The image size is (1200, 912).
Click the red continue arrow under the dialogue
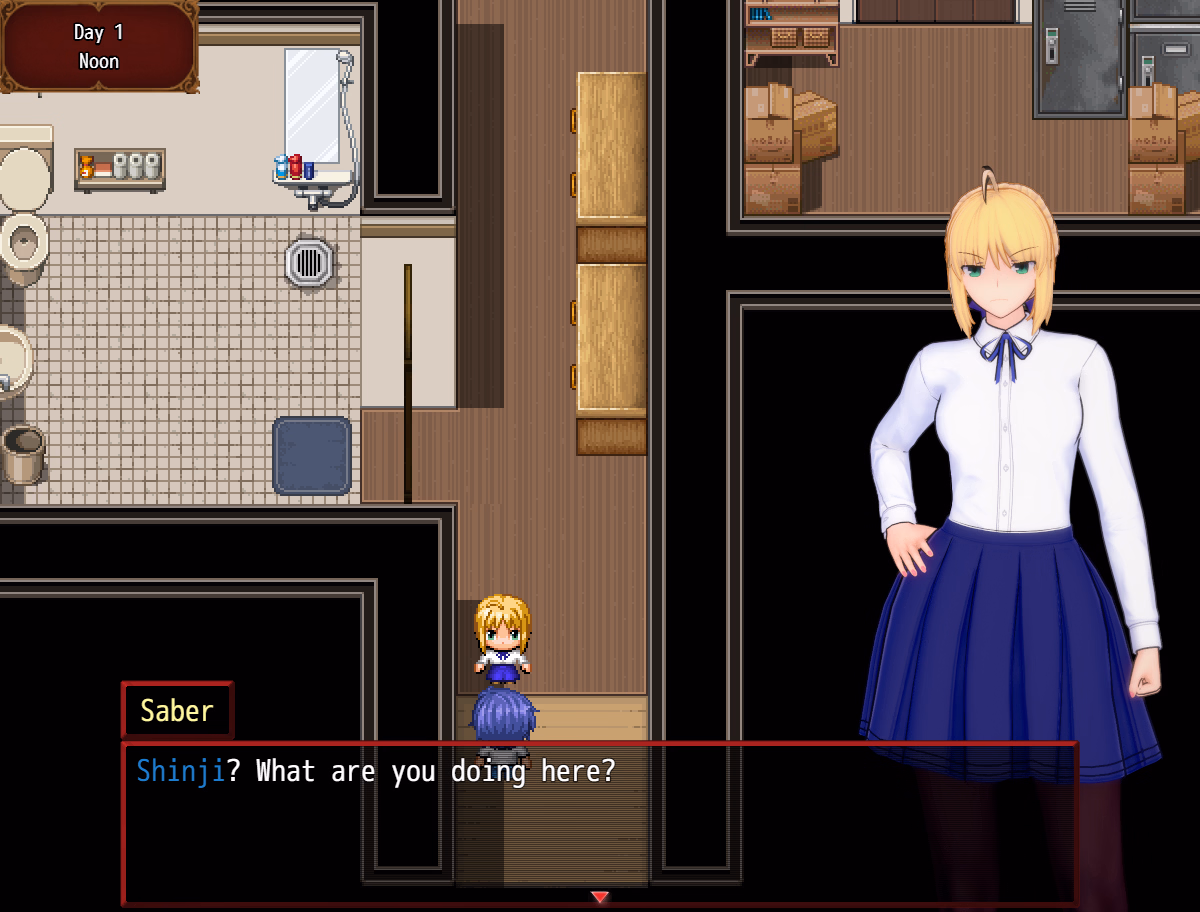tap(599, 897)
